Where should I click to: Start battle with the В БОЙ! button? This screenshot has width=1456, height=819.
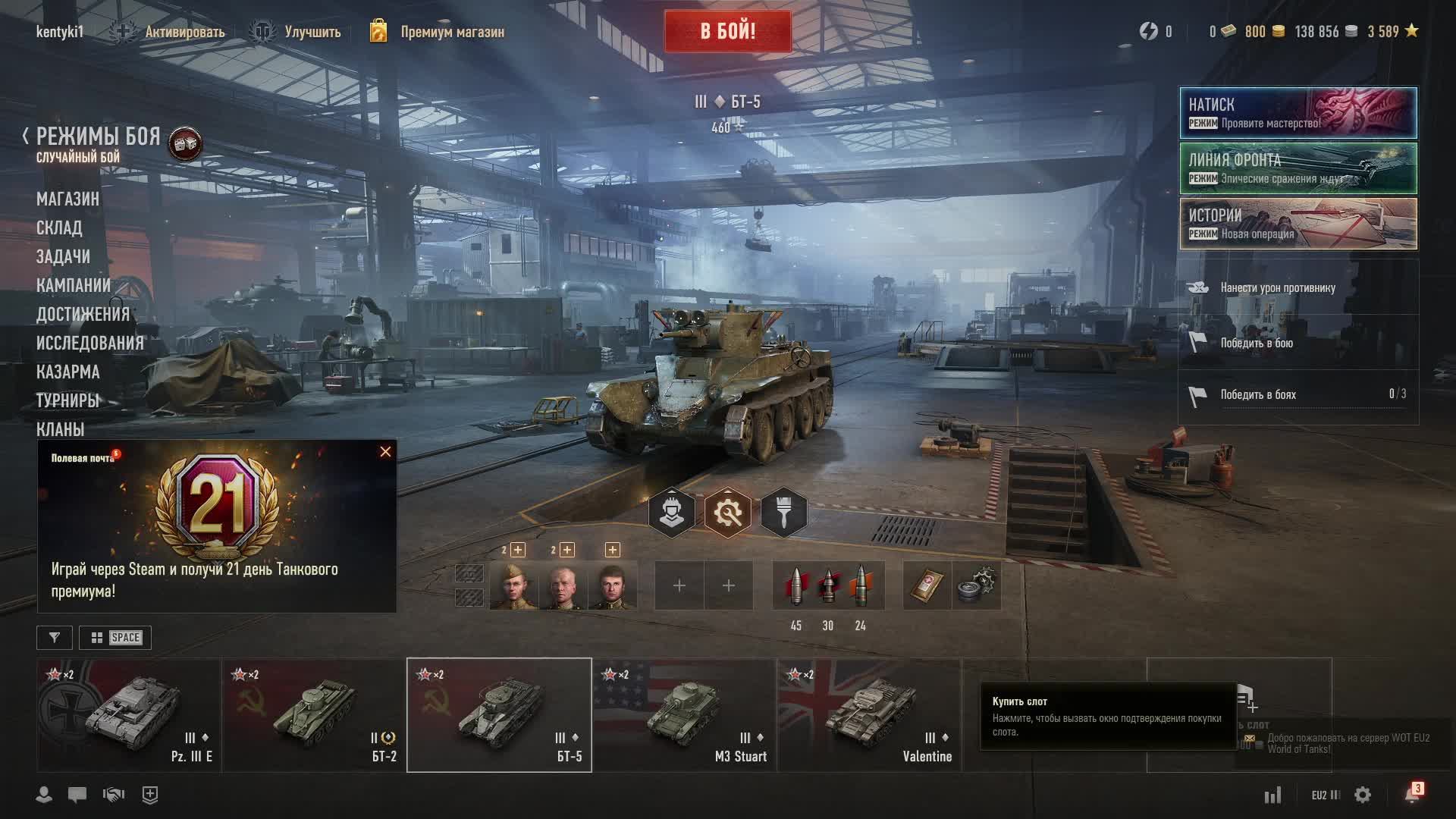pos(727,31)
